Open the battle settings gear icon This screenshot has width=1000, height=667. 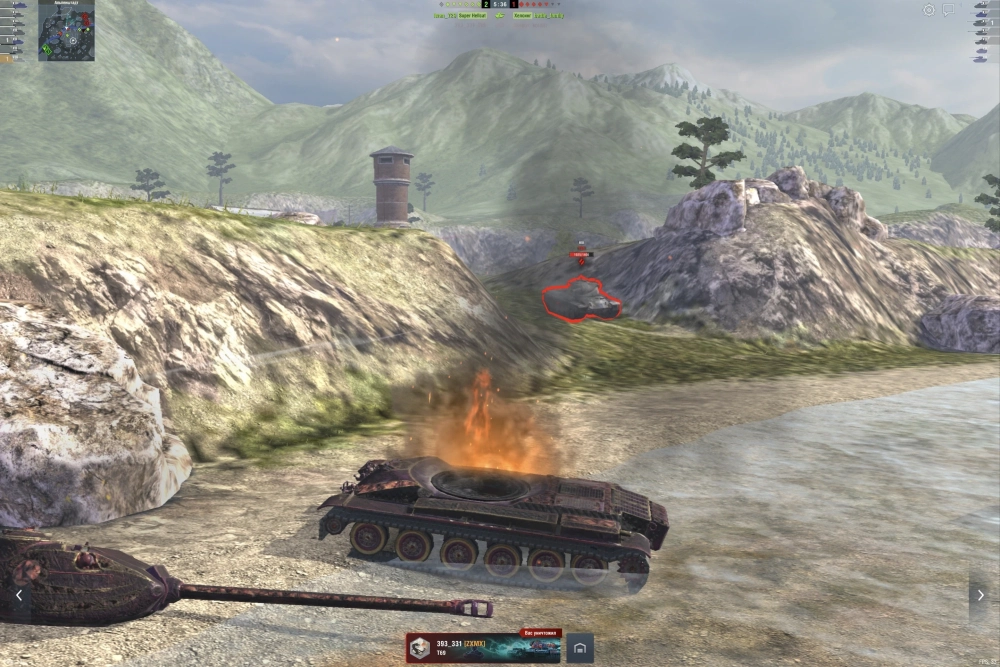[929, 10]
